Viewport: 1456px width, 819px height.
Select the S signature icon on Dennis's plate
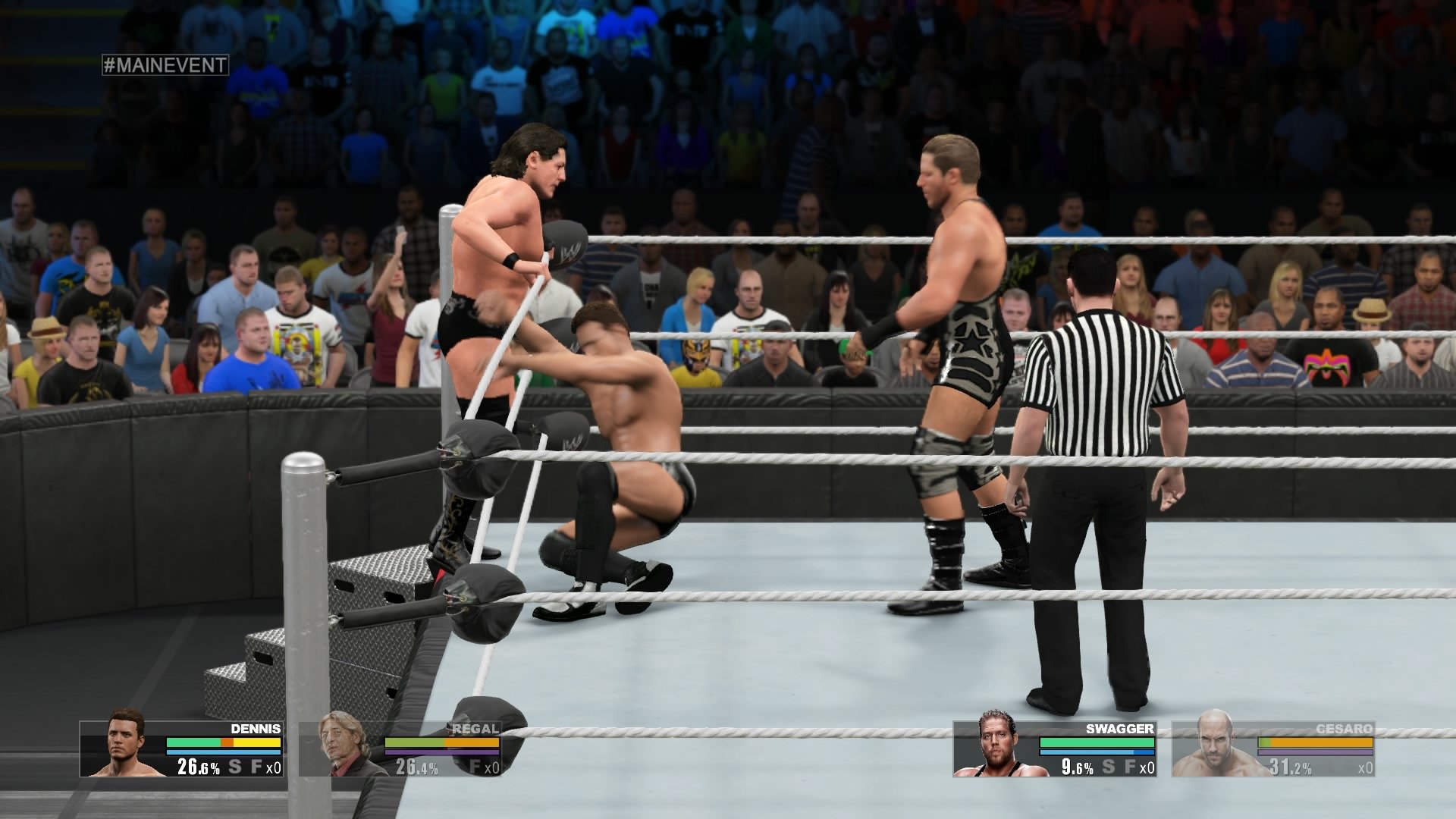(x=234, y=767)
